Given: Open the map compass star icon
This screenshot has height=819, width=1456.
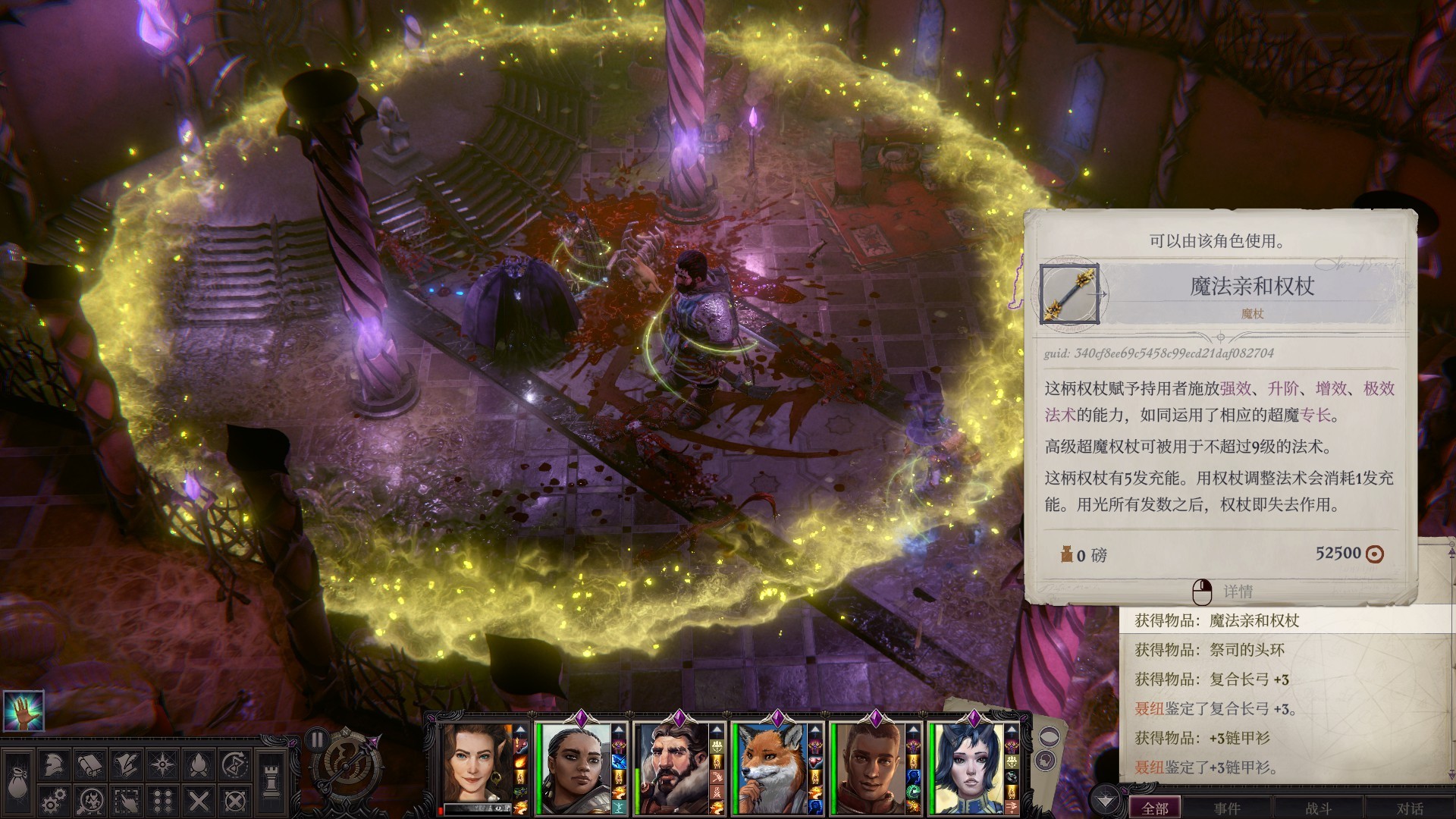Looking at the screenshot, I should 162,765.
